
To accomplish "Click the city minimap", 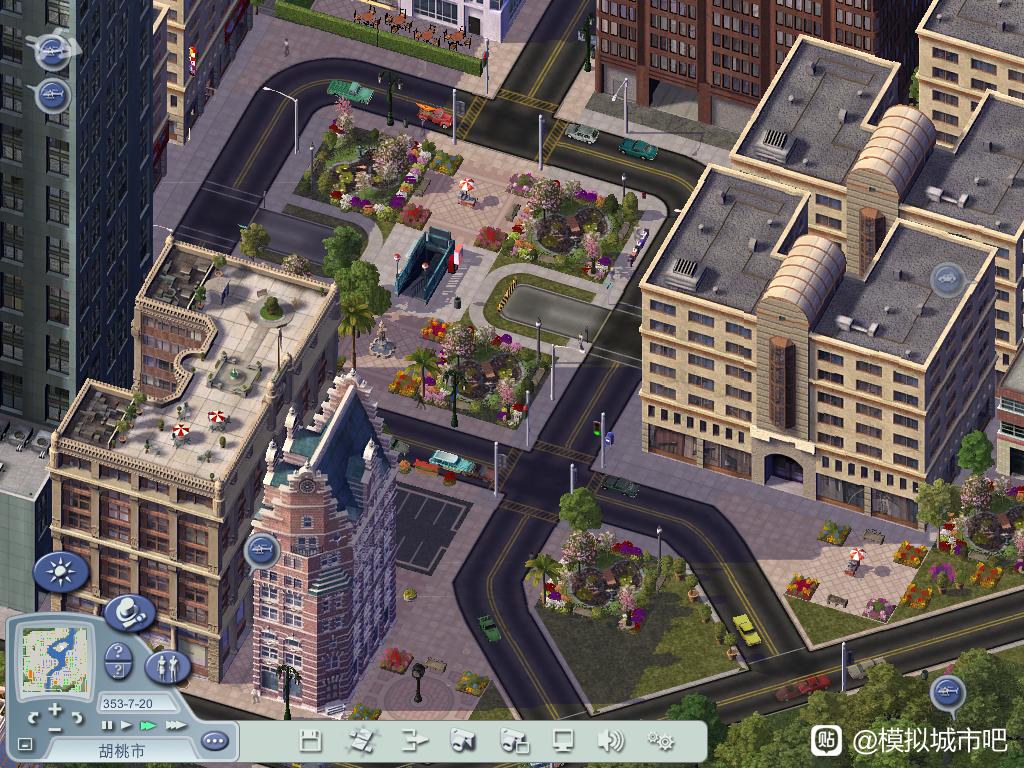I will tap(57, 660).
